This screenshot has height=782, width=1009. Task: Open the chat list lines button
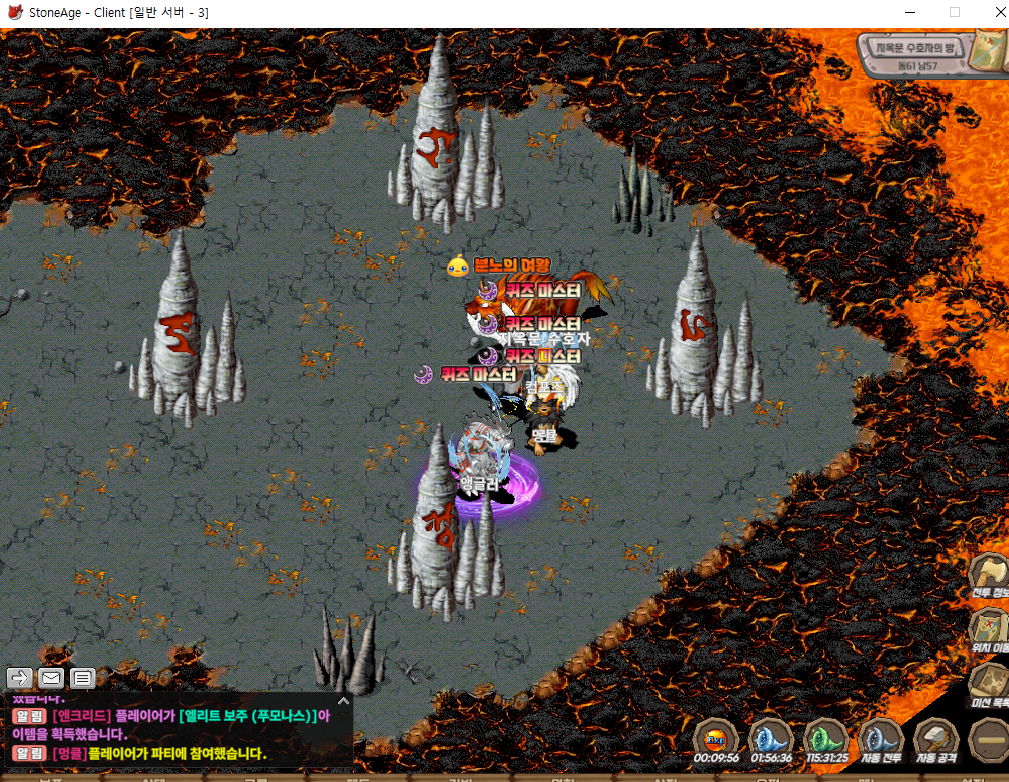pyautogui.click(x=82, y=678)
